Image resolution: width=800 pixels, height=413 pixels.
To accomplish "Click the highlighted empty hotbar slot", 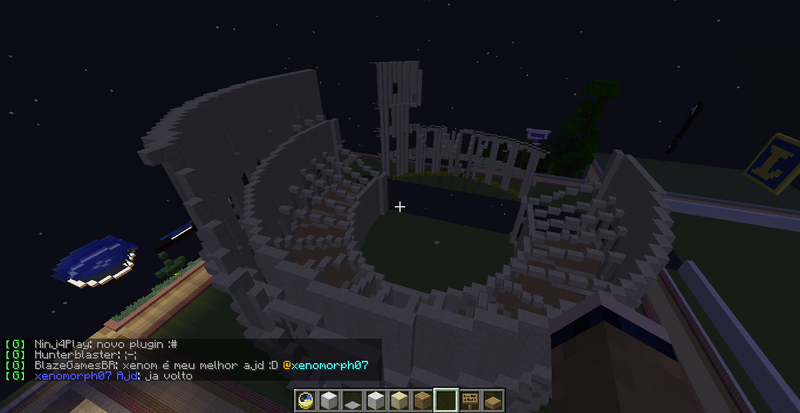I will (445, 401).
